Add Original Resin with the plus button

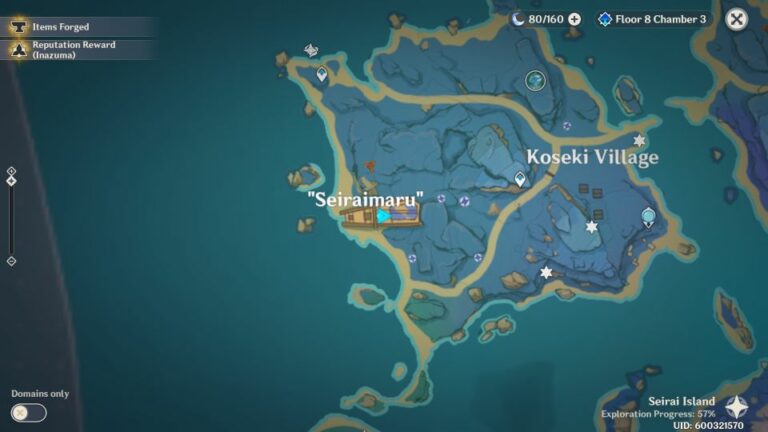click(x=574, y=19)
